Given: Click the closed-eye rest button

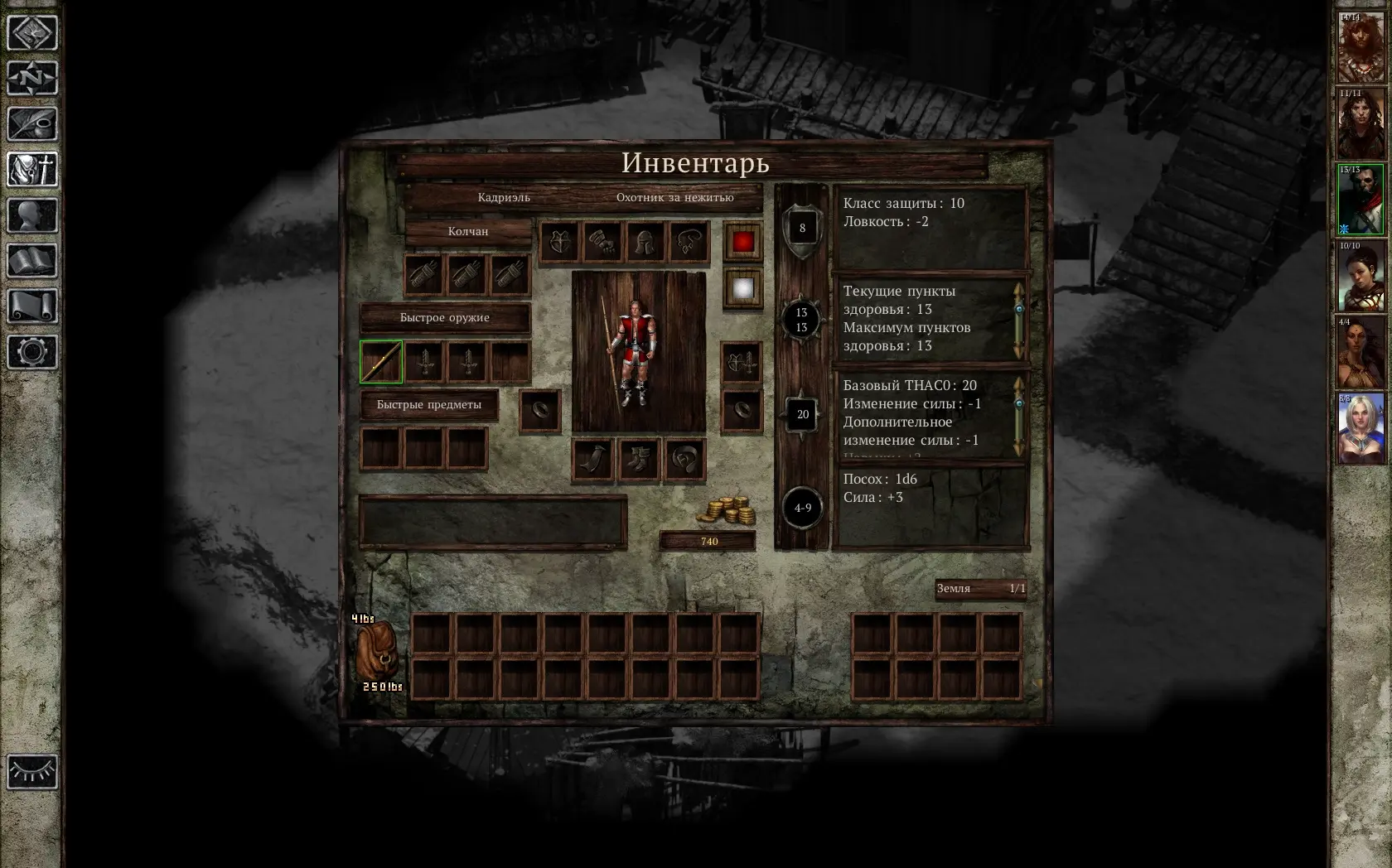Looking at the screenshot, I should tap(32, 772).
